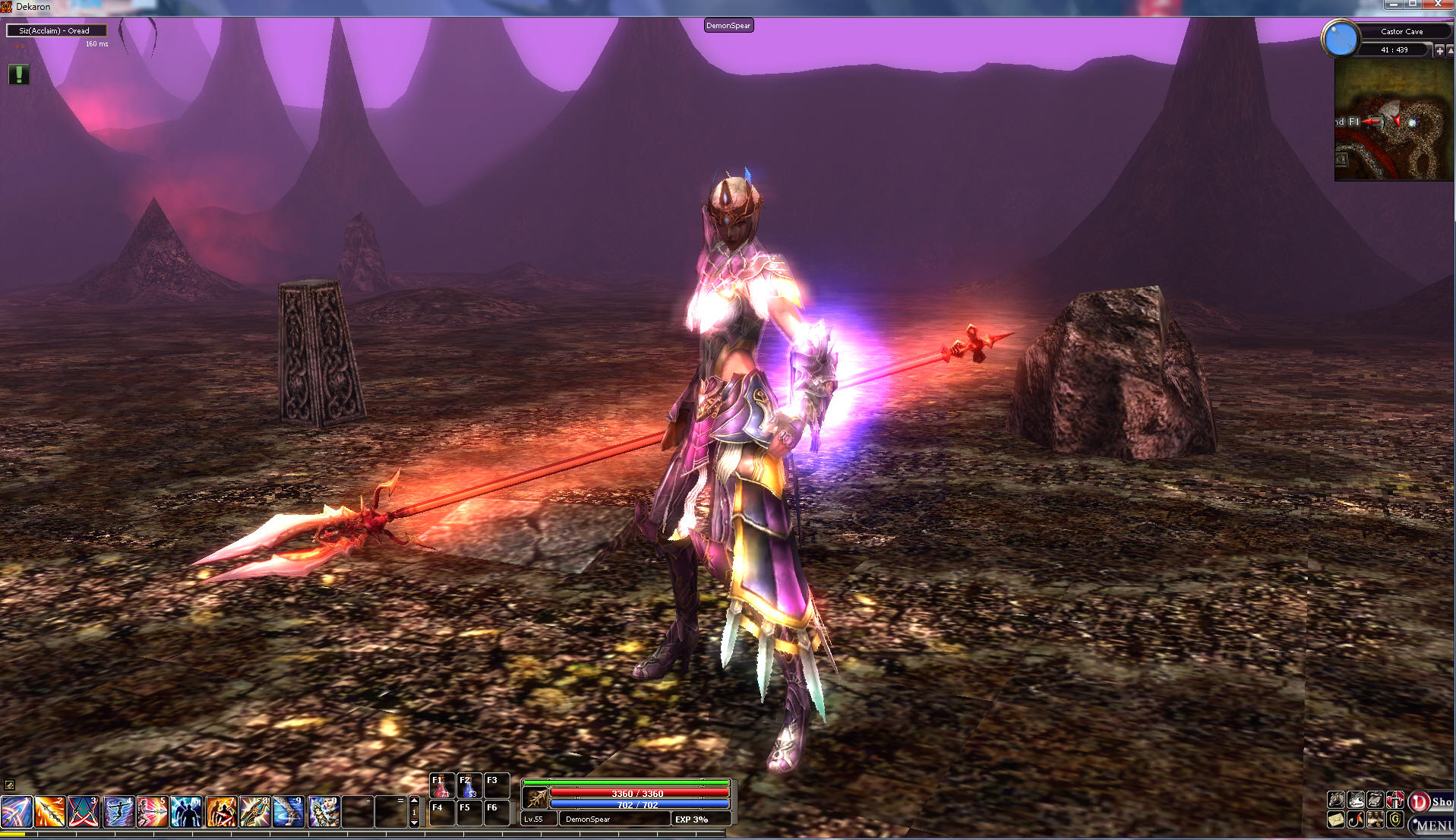Open the Castor Cave minimap
The image size is (1456, 840).
click(1394, 120)
